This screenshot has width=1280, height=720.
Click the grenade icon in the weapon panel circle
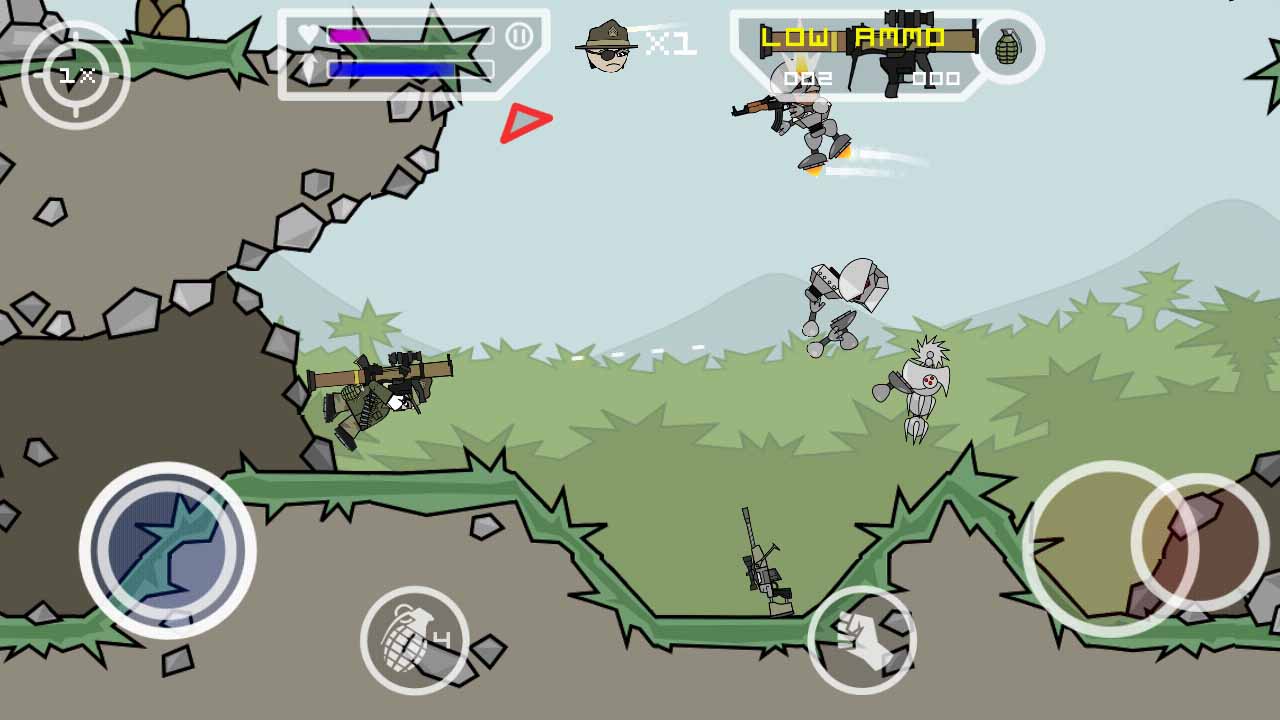point(1010,45)
